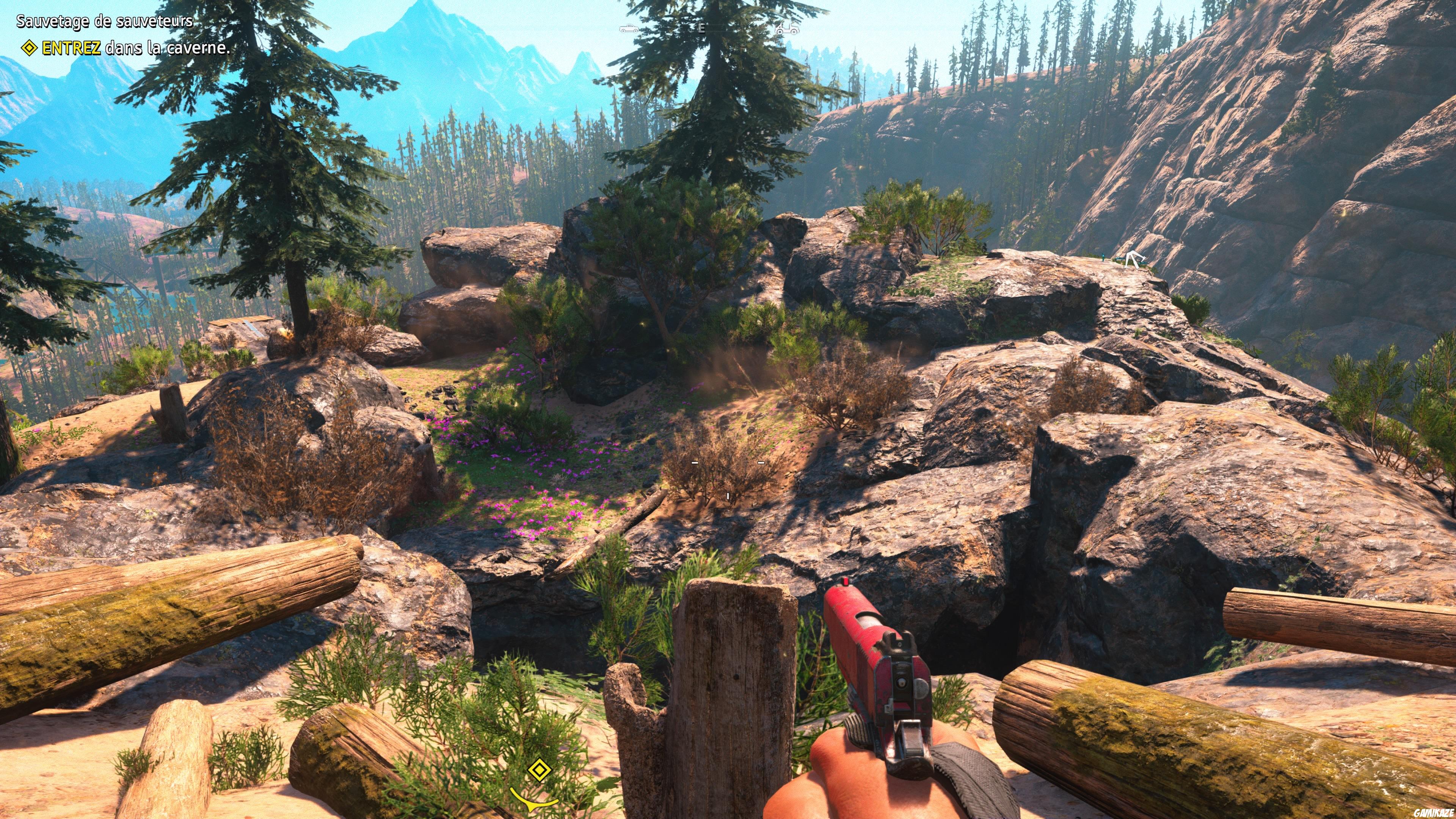
Task: Click the 'E' east marker on the compass
Action: [x=701, y=30]
